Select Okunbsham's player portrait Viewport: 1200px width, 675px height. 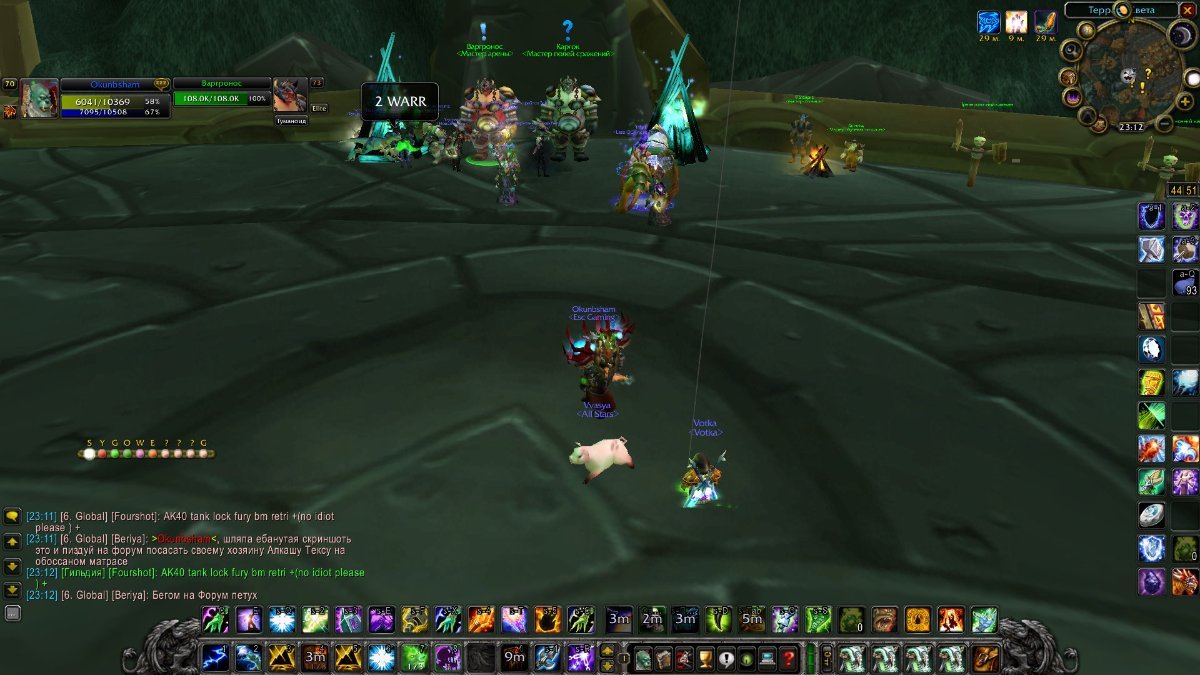pyautogui.click(x=40, y=99)
